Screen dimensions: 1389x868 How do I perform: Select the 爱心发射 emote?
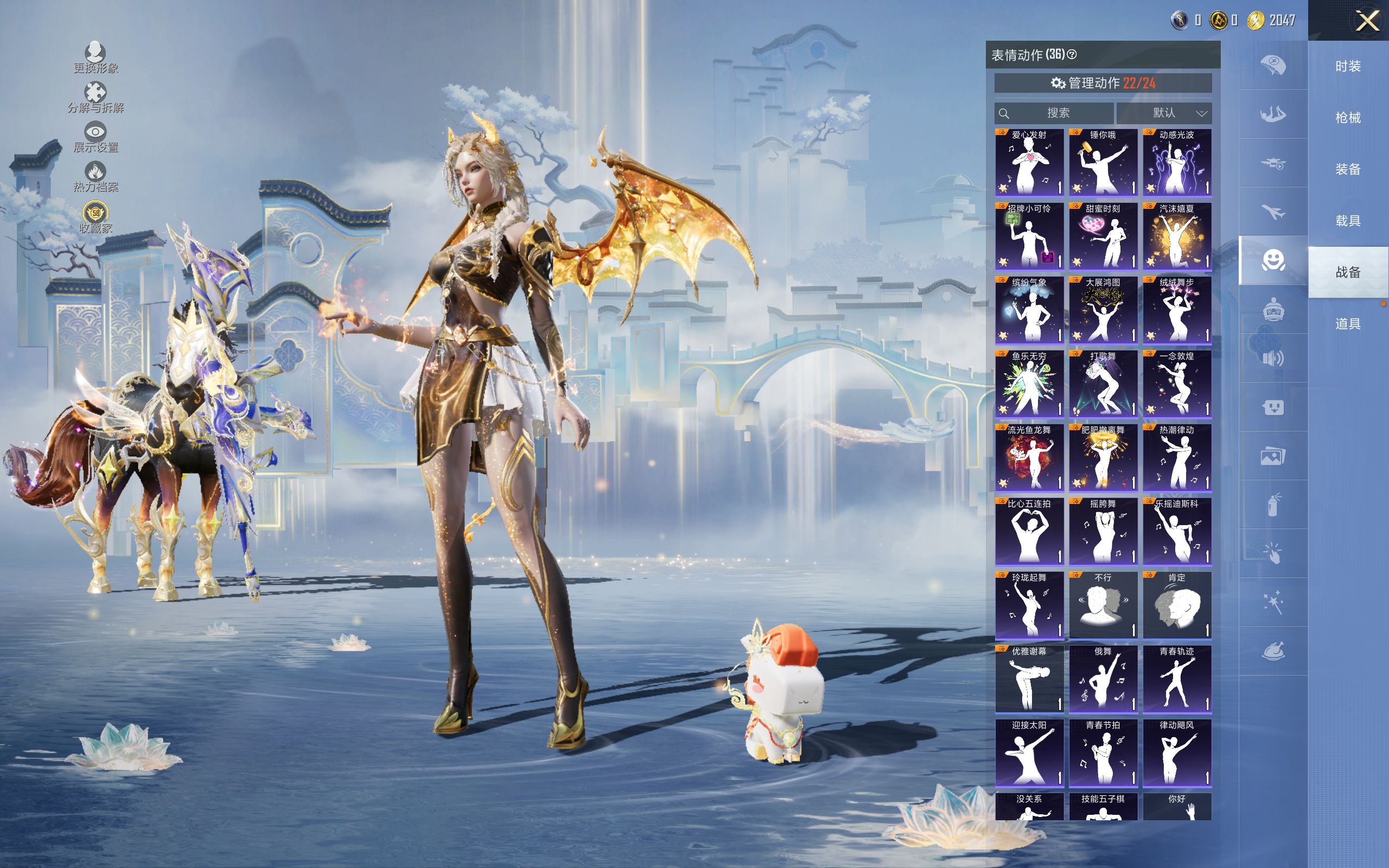coord(1029,162)
